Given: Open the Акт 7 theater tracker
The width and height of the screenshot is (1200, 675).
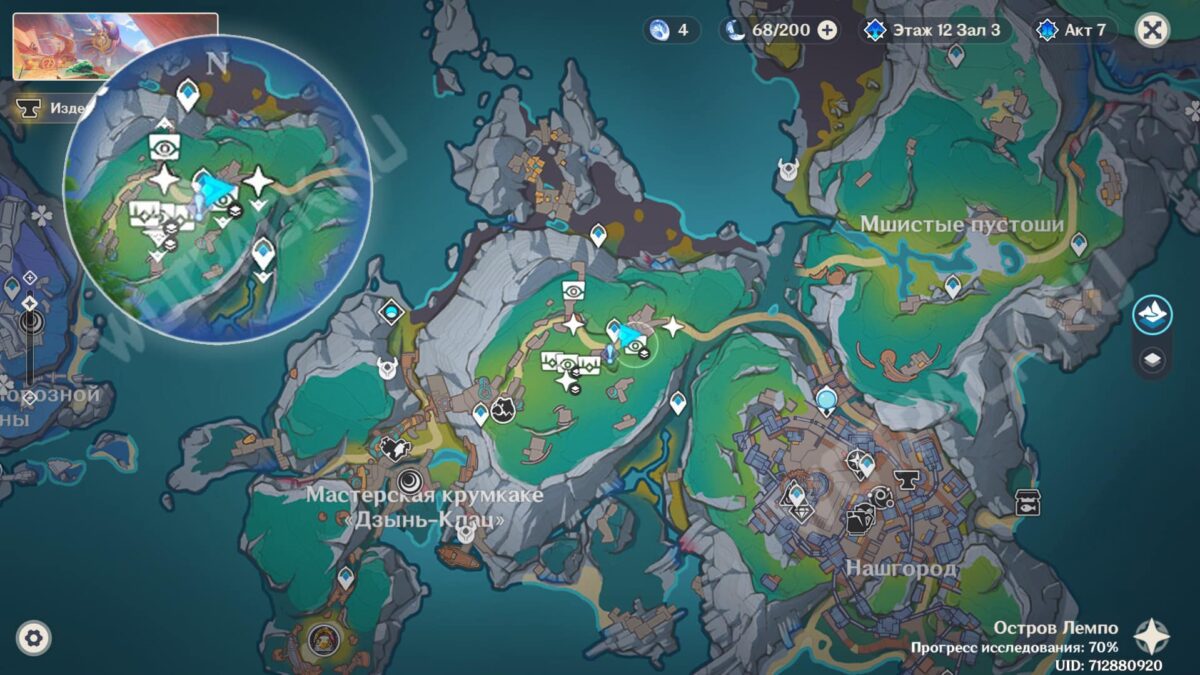Looking at the screenshot, I should tap(1073, 30).
